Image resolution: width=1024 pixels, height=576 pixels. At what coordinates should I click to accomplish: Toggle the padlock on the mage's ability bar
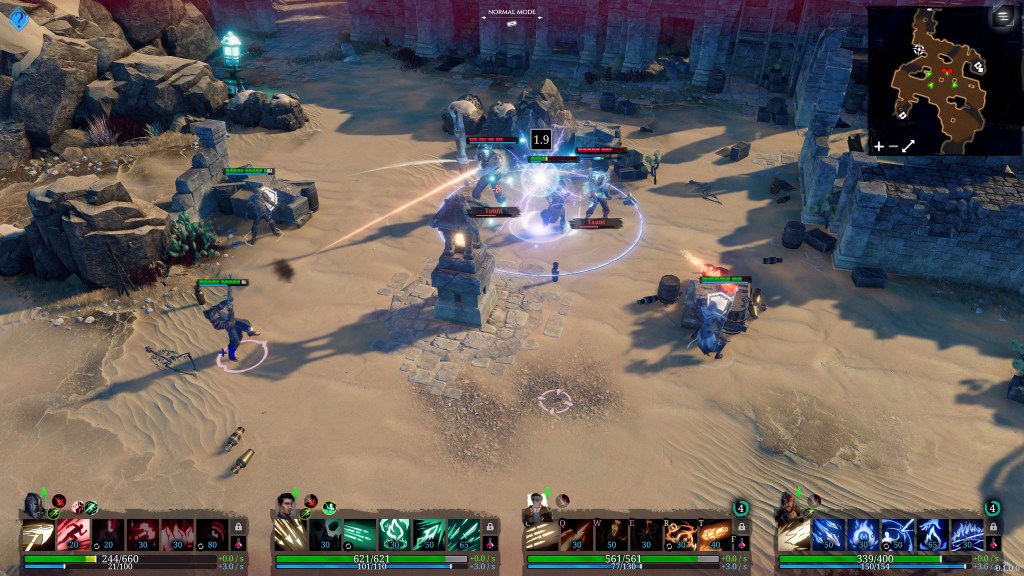tap(993, 528)
